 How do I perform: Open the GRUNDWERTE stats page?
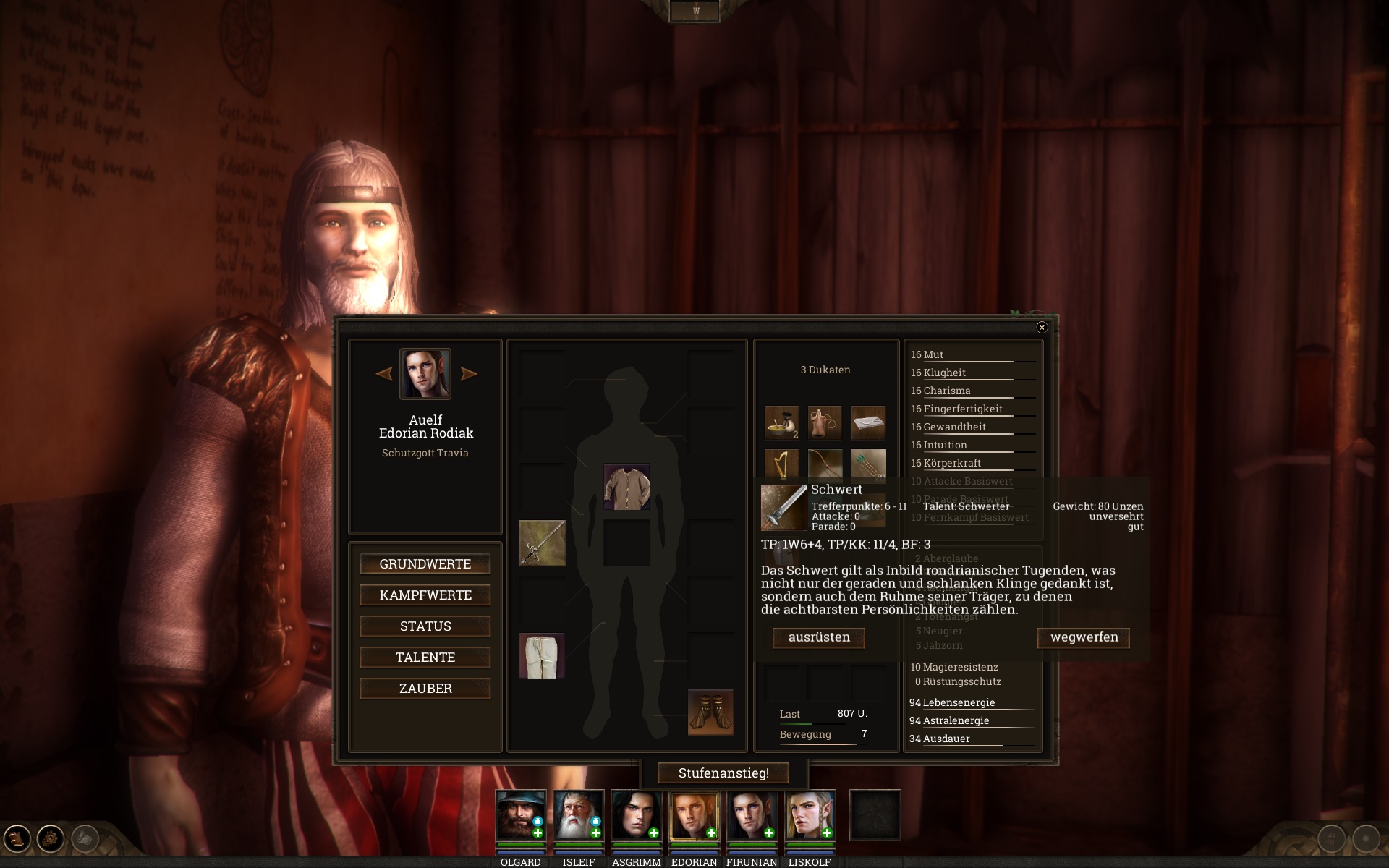click(x=425, y=564)
